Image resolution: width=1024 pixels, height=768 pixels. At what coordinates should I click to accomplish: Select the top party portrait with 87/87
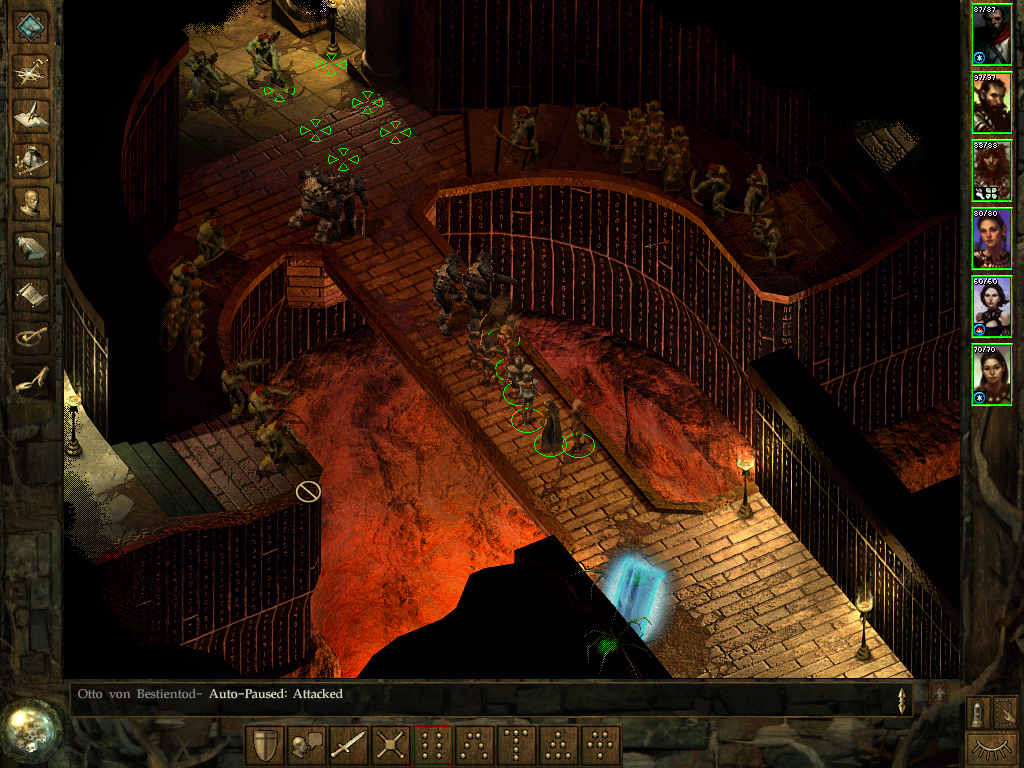click(991, 34)
